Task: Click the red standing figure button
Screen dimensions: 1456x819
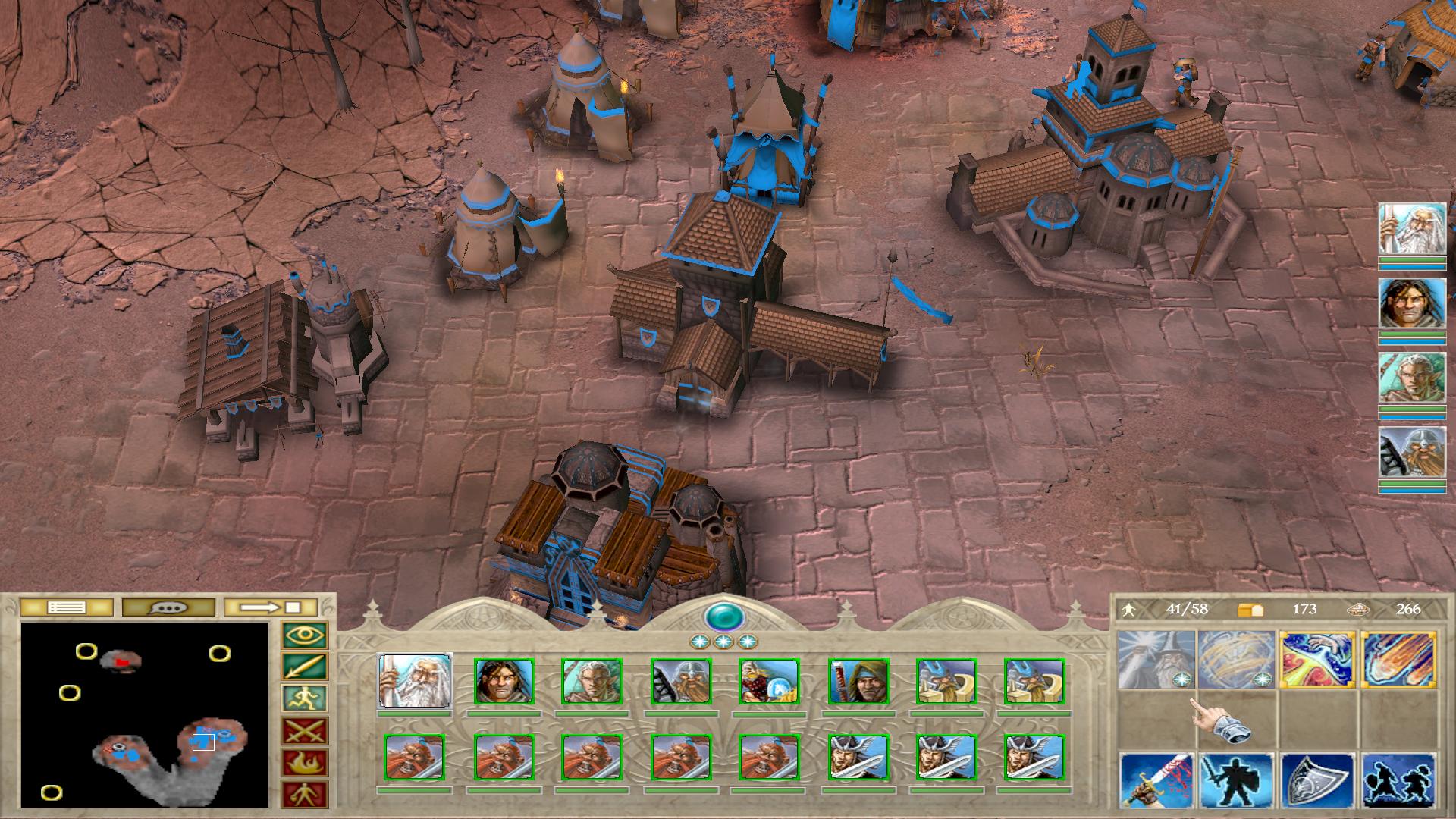Action: click(305, 795)
